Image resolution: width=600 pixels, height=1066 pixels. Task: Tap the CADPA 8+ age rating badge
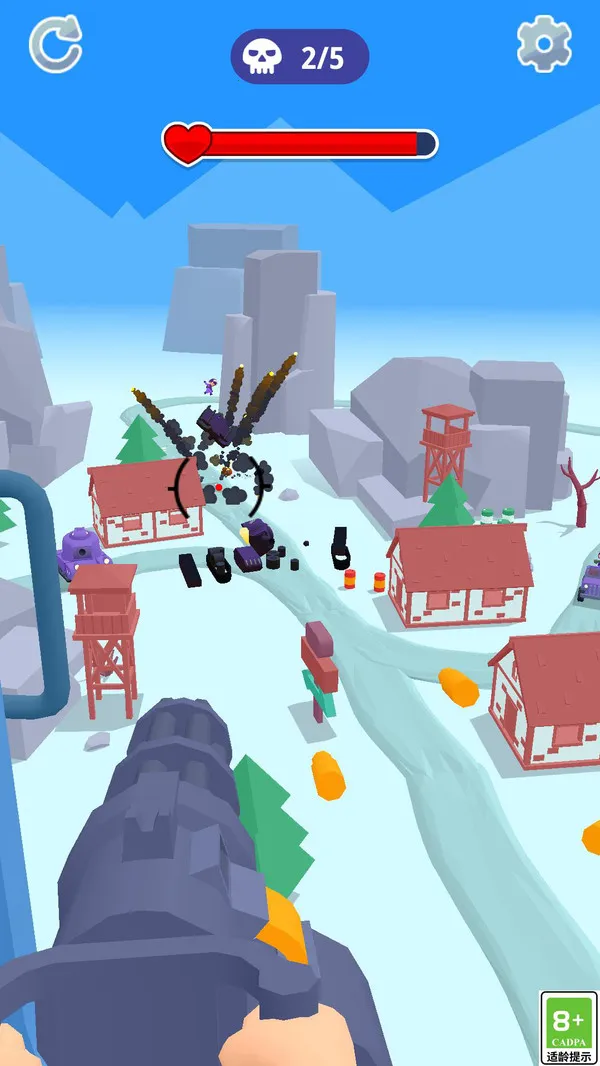(568, 1027)
